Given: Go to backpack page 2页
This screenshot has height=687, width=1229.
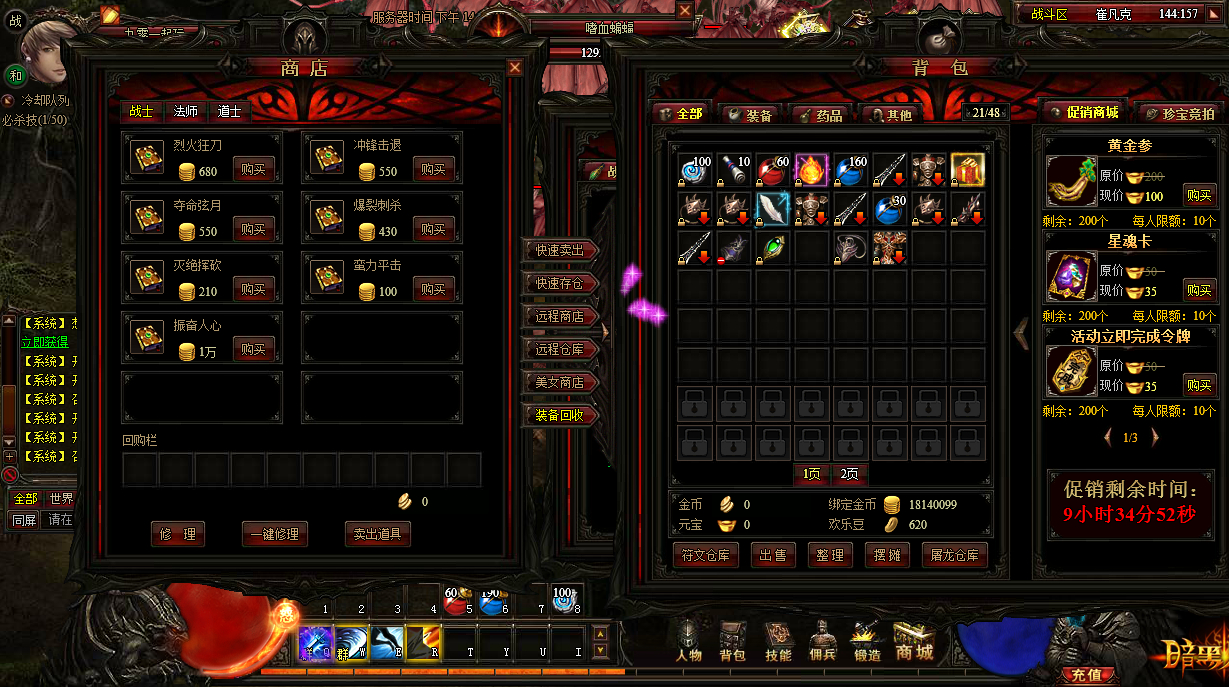Looking at the screenshot, I should [849, 474].
